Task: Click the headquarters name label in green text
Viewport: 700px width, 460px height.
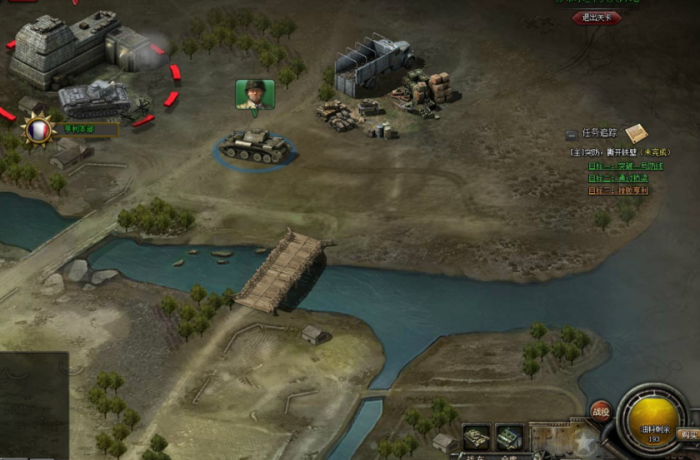Action: click(87, 128)
